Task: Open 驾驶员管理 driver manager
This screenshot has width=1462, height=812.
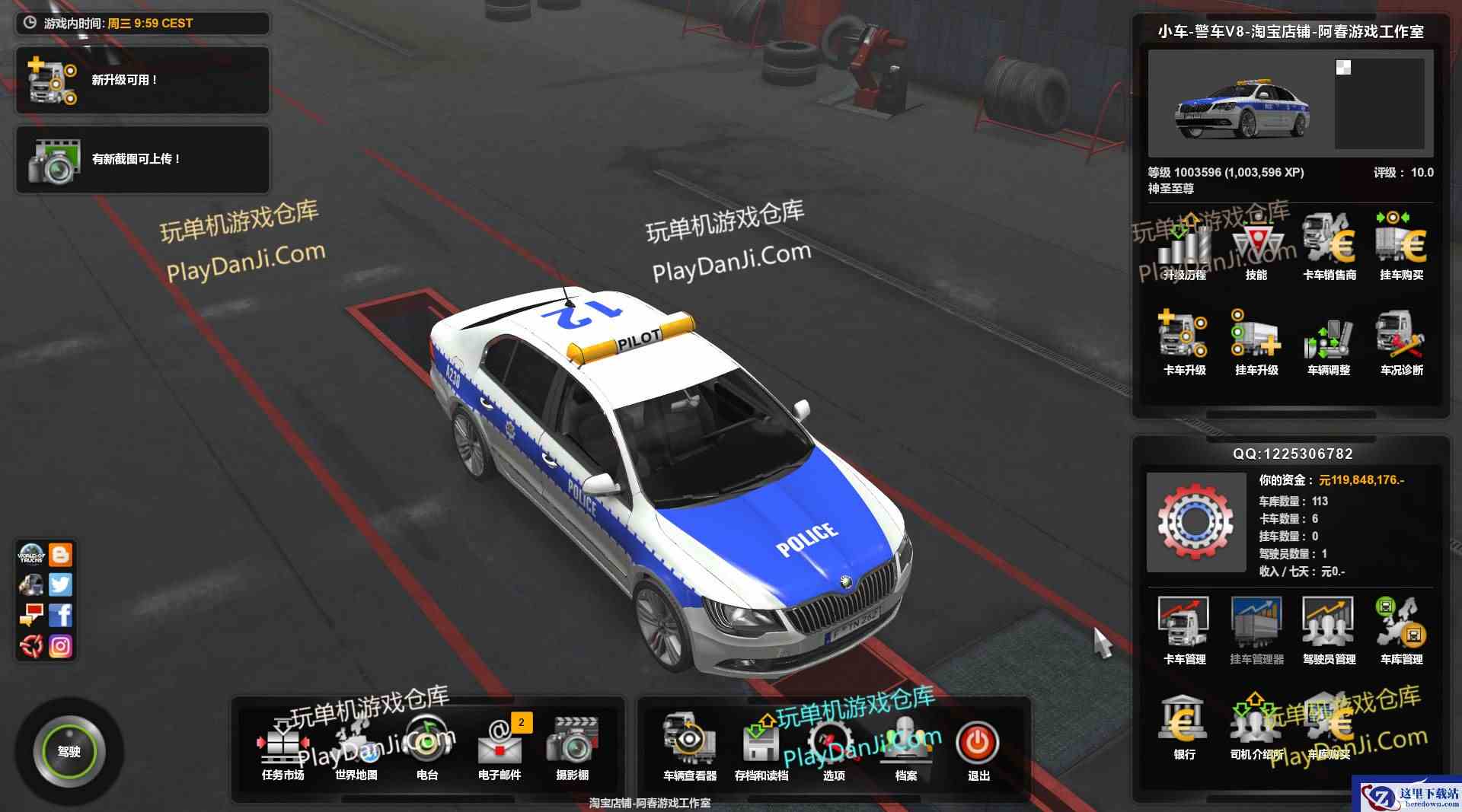Action: click(x=1329, y=630)
